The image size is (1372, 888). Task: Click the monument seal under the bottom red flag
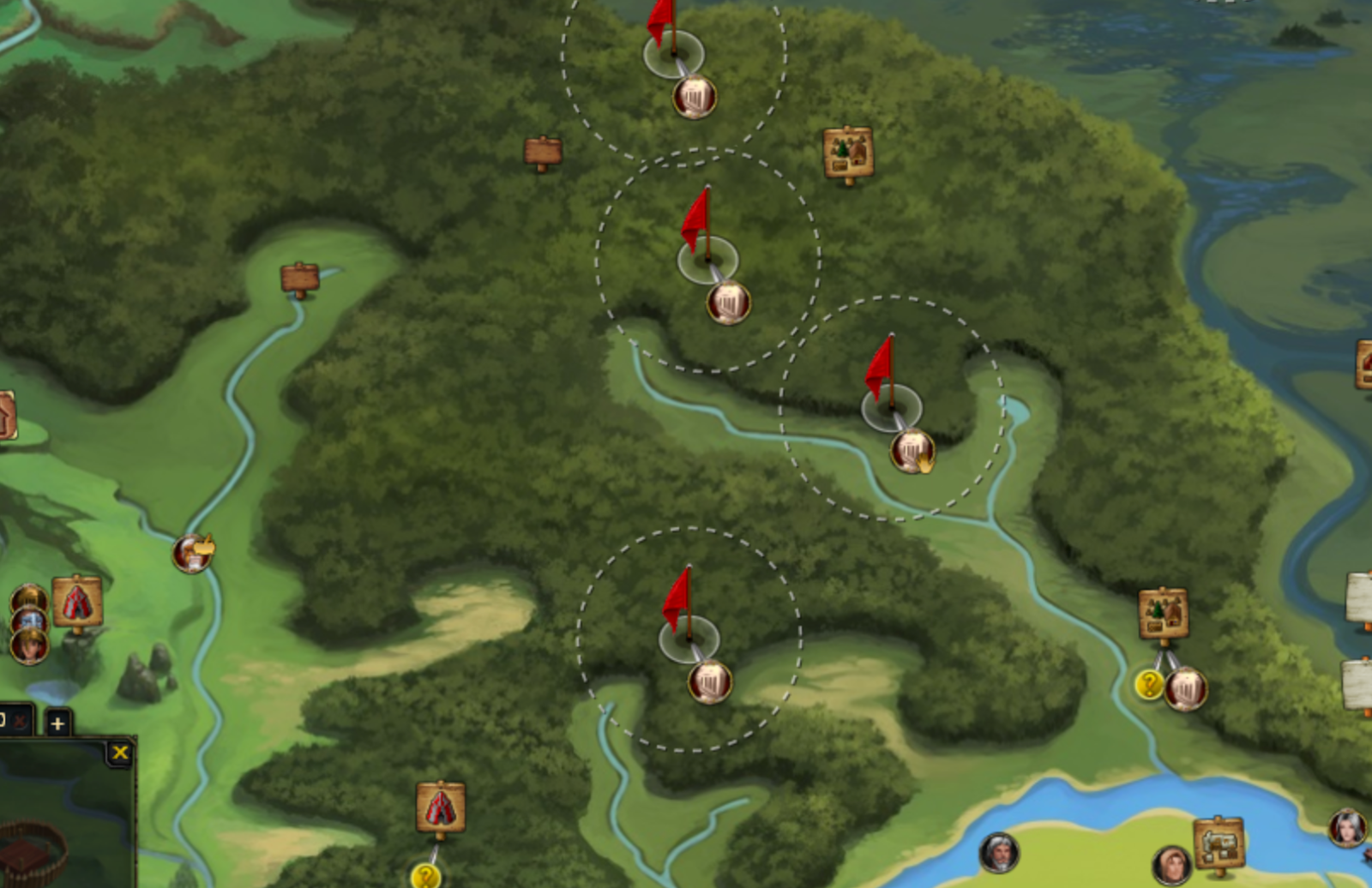708,681
